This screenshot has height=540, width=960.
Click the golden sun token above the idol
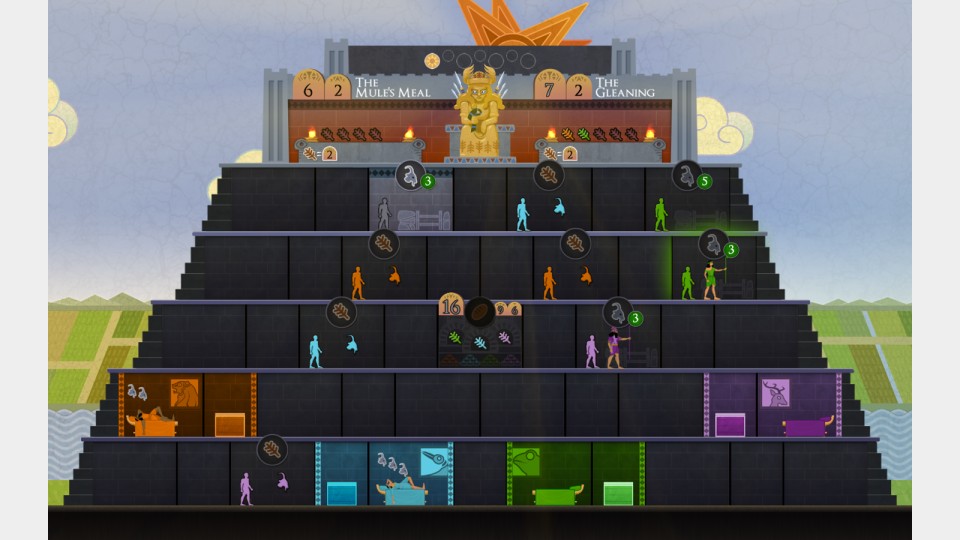[433, 60]
